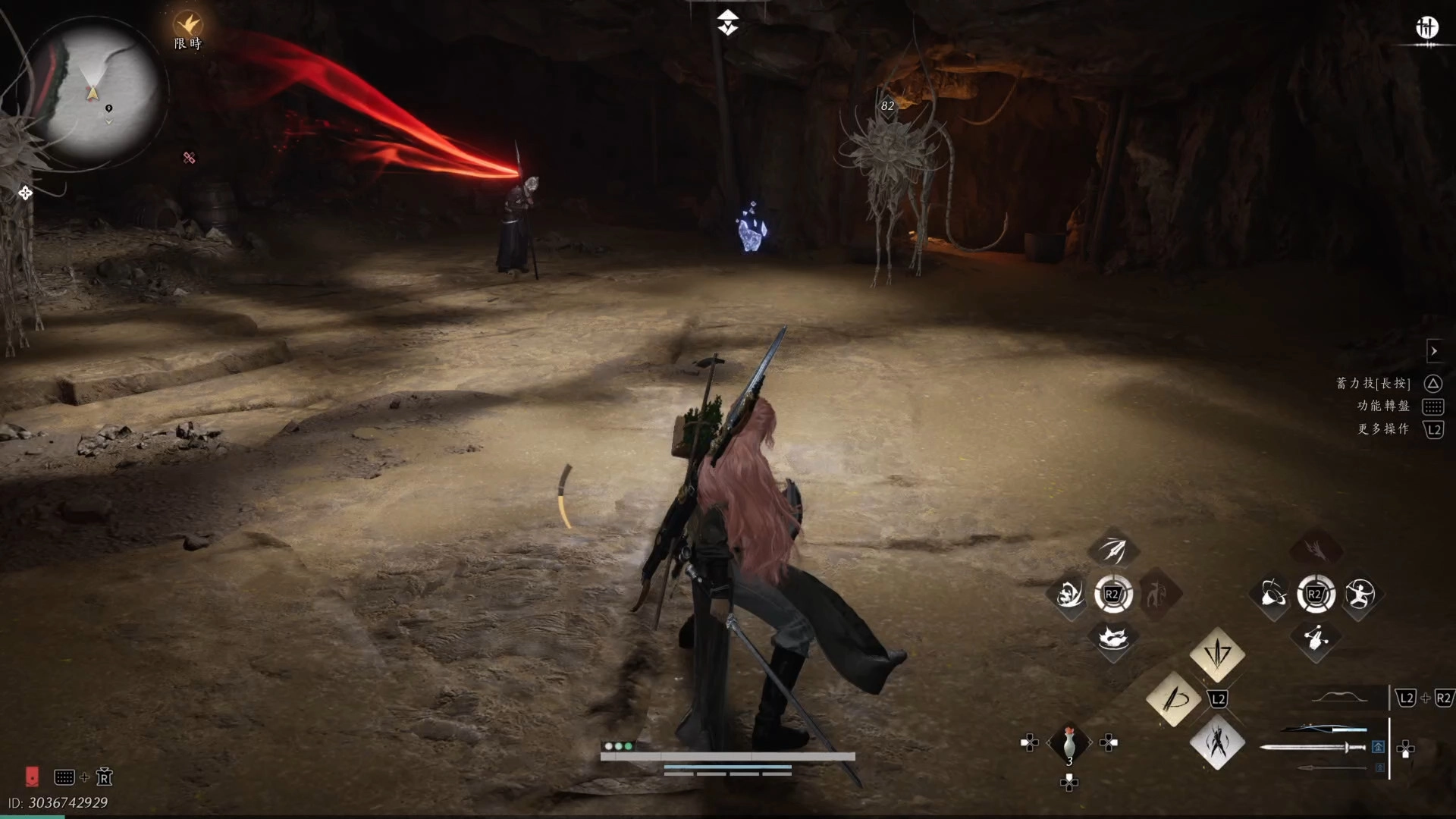Open the 限時 limited-time event icon

tap(187, 24)
